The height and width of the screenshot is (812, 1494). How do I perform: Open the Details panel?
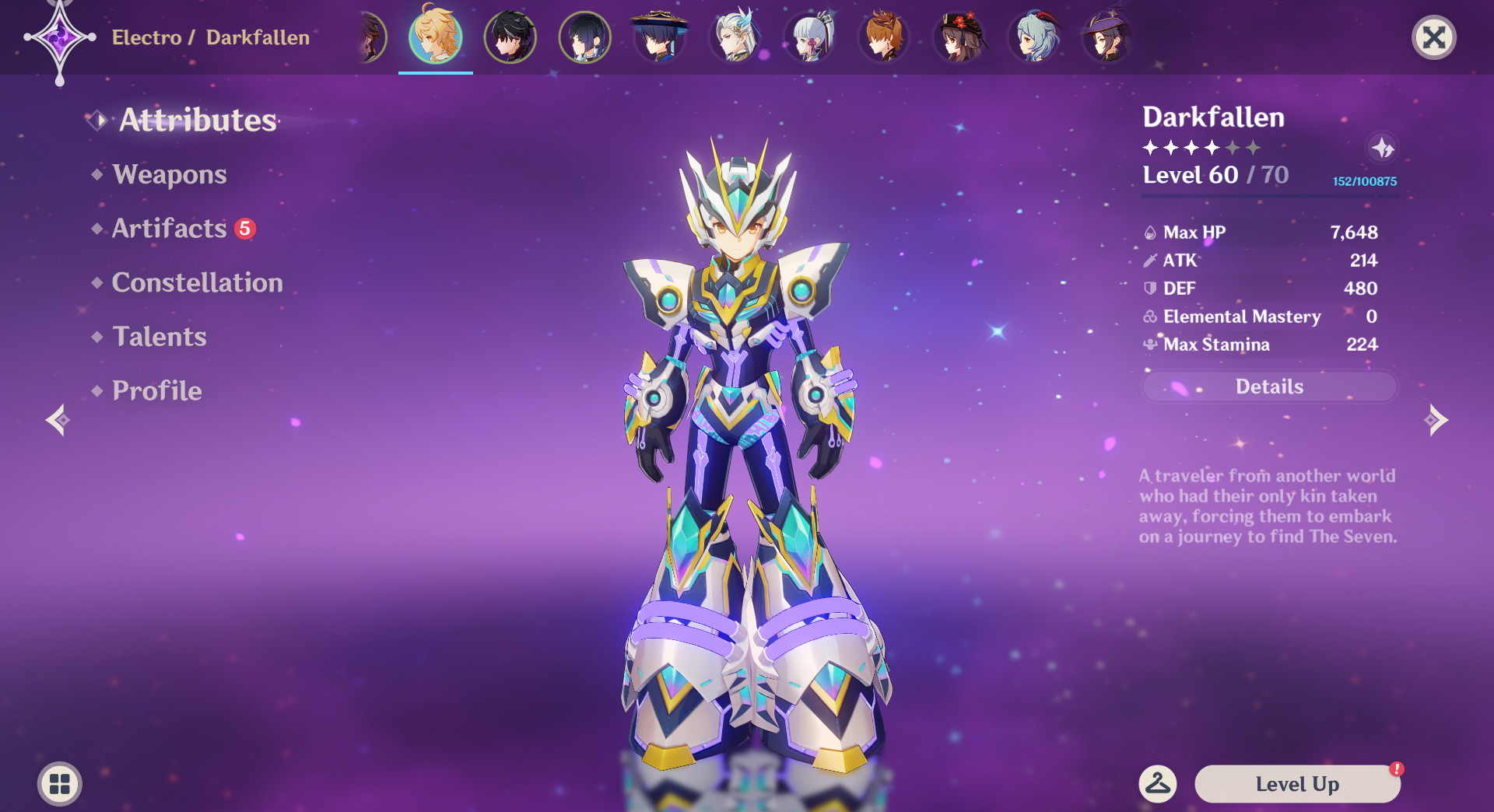pyautogui.click(x=1269, y=387)
